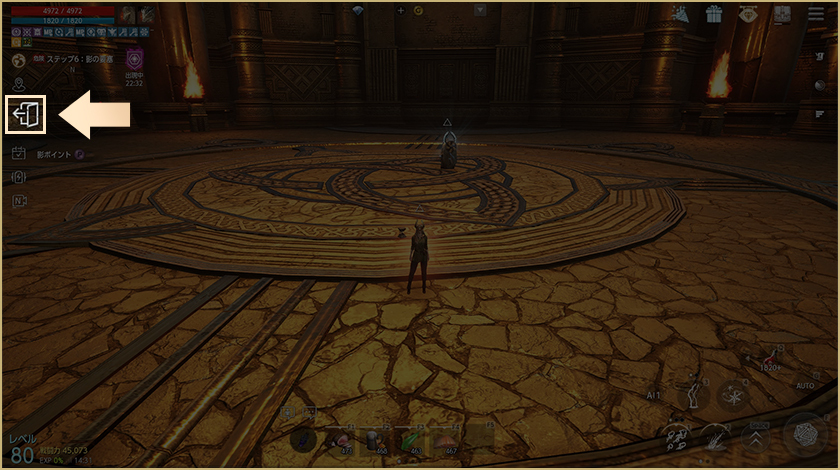Use the mushroom item in hotbar
The height and width of the screenshot is (470, 840).
444,439
